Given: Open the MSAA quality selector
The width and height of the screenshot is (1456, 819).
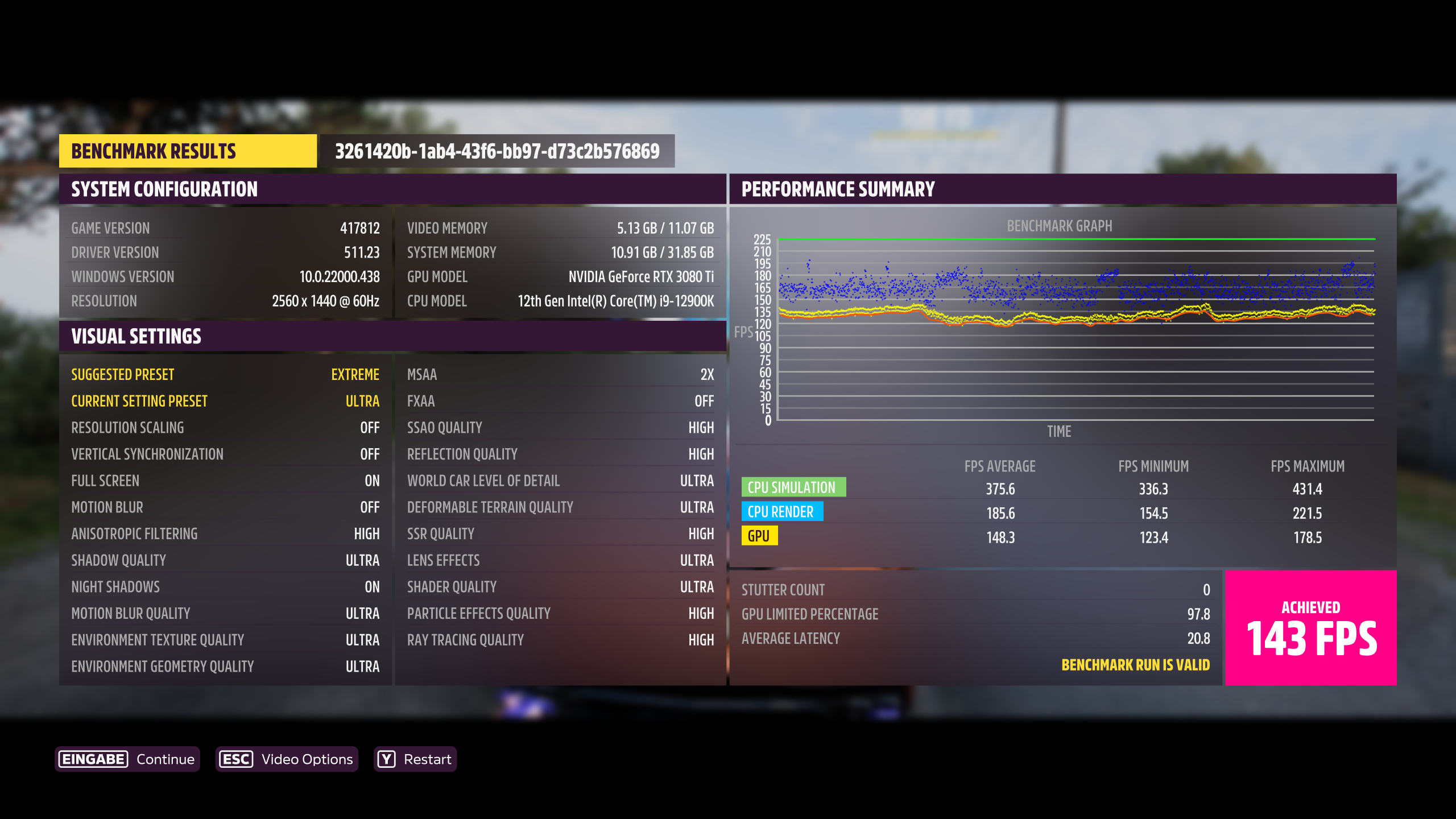Looking at the screenshot, I should 560,374.
